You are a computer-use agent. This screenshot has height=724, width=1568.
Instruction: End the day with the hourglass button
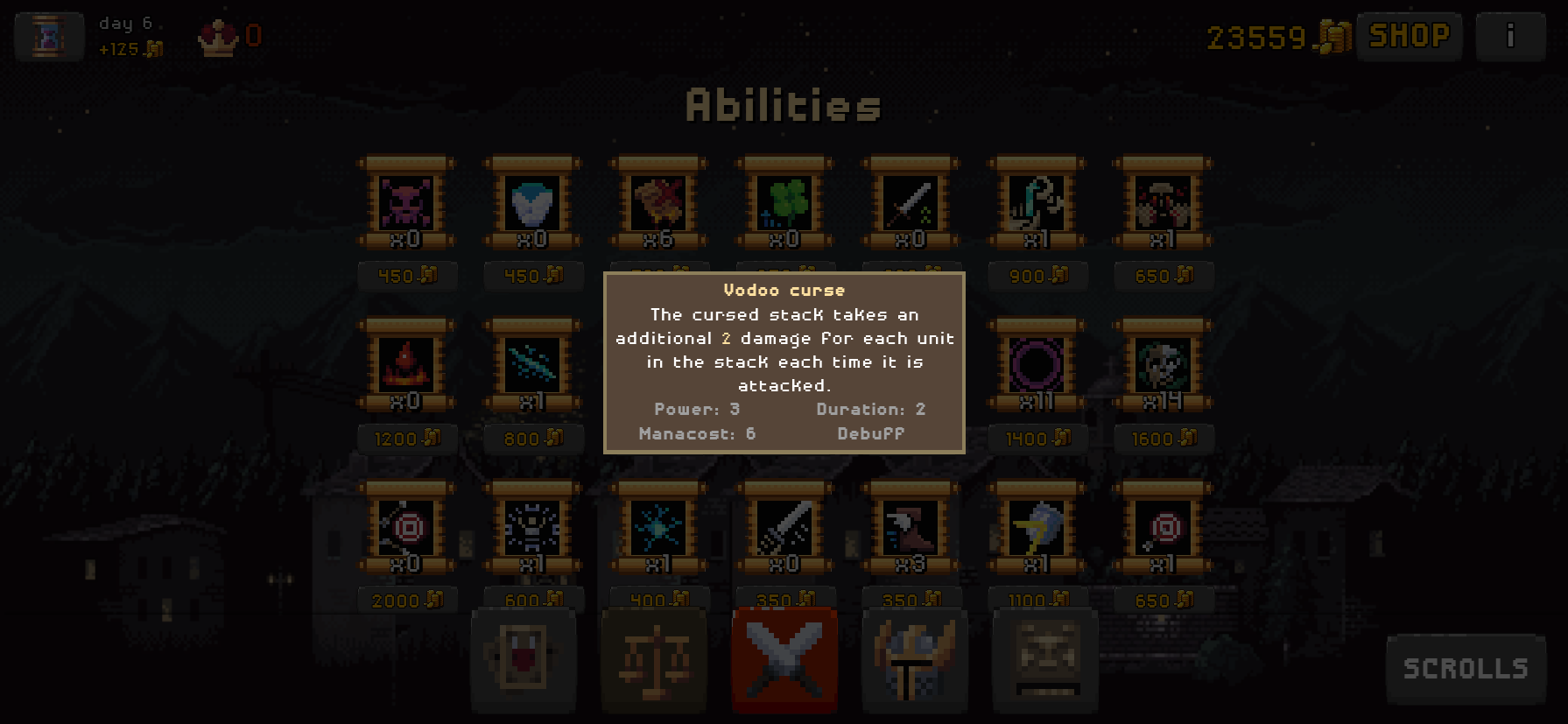point(49,36)
